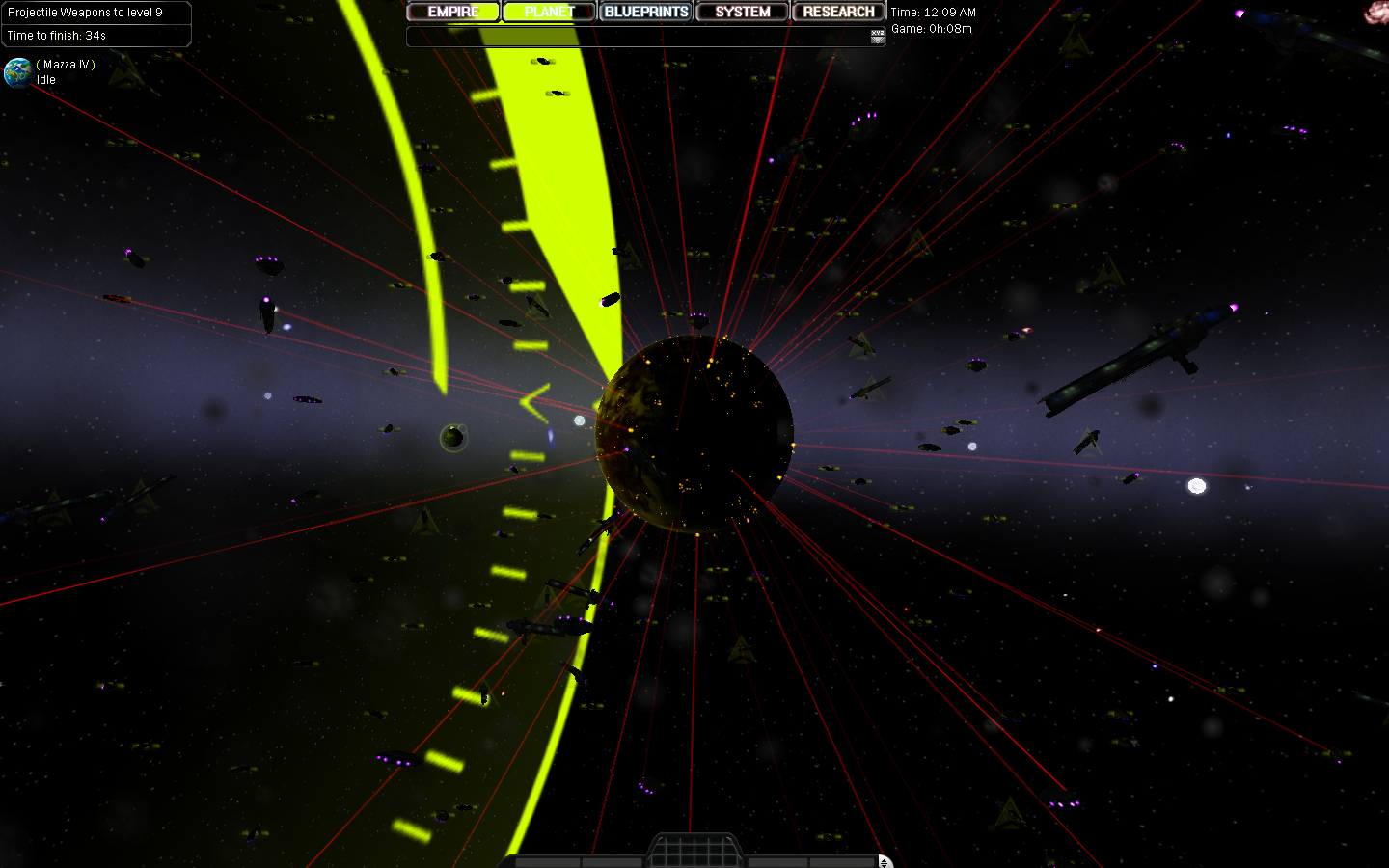Toggle the bottom panel expand arrows
The width and height of the screenshot is (1389, 868).
point(885,861)
